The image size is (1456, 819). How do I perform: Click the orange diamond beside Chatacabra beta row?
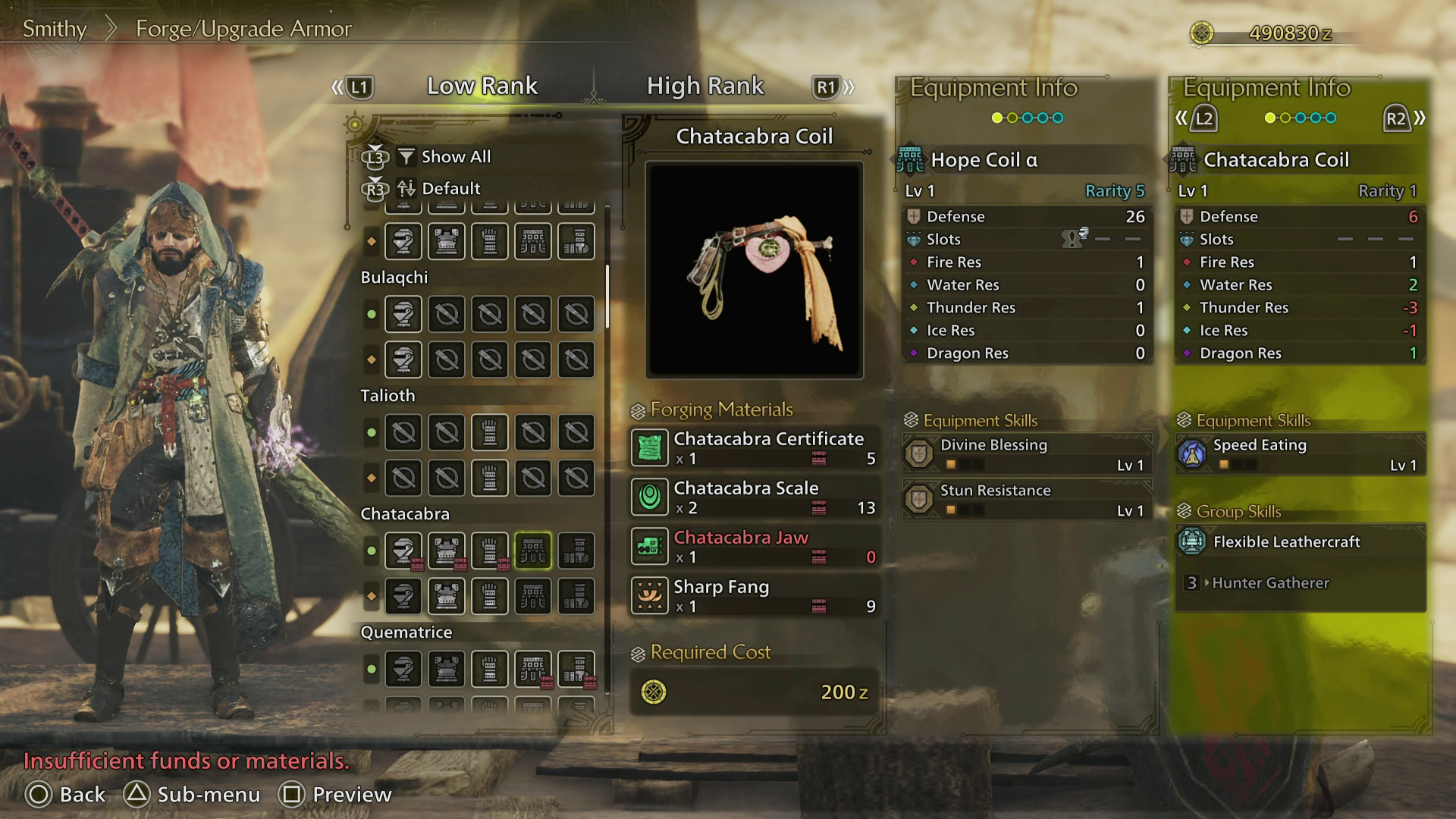pos(371,596)
